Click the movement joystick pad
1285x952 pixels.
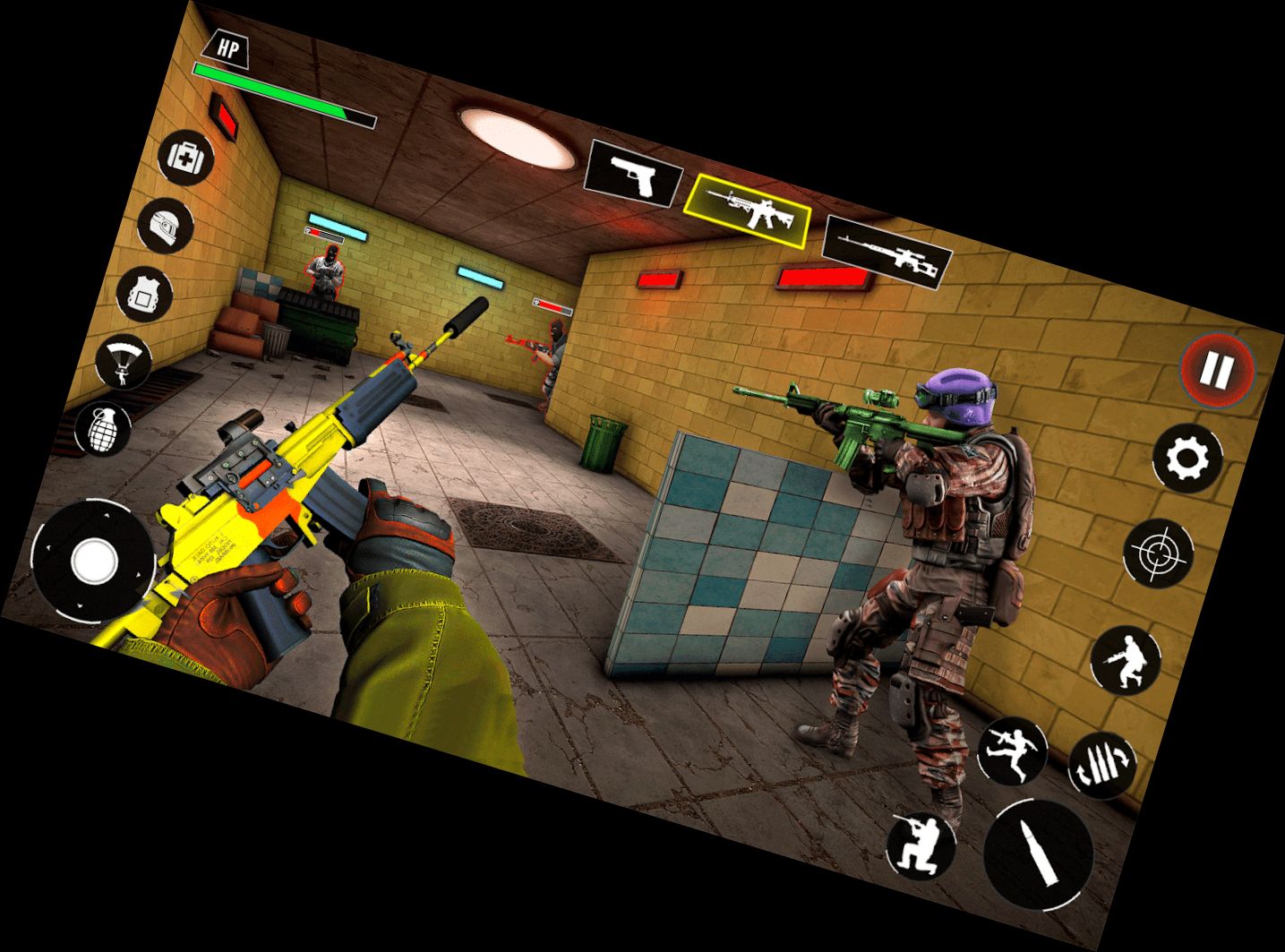93,562
